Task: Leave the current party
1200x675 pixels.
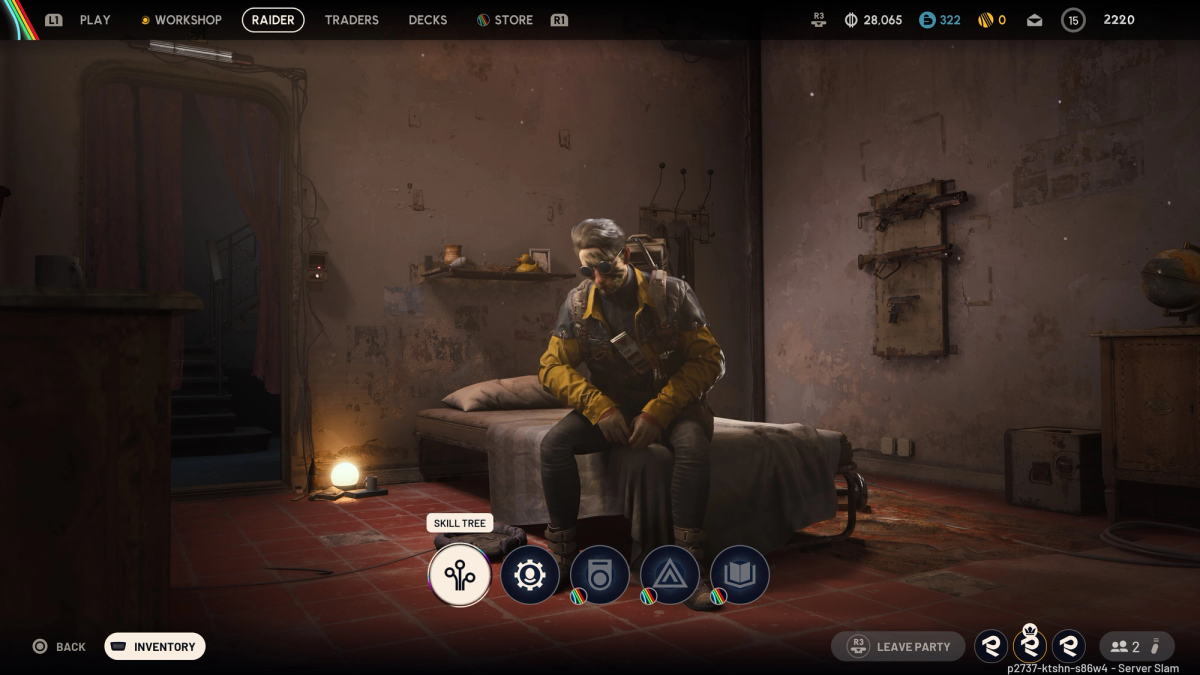Action: pos(898,647)
